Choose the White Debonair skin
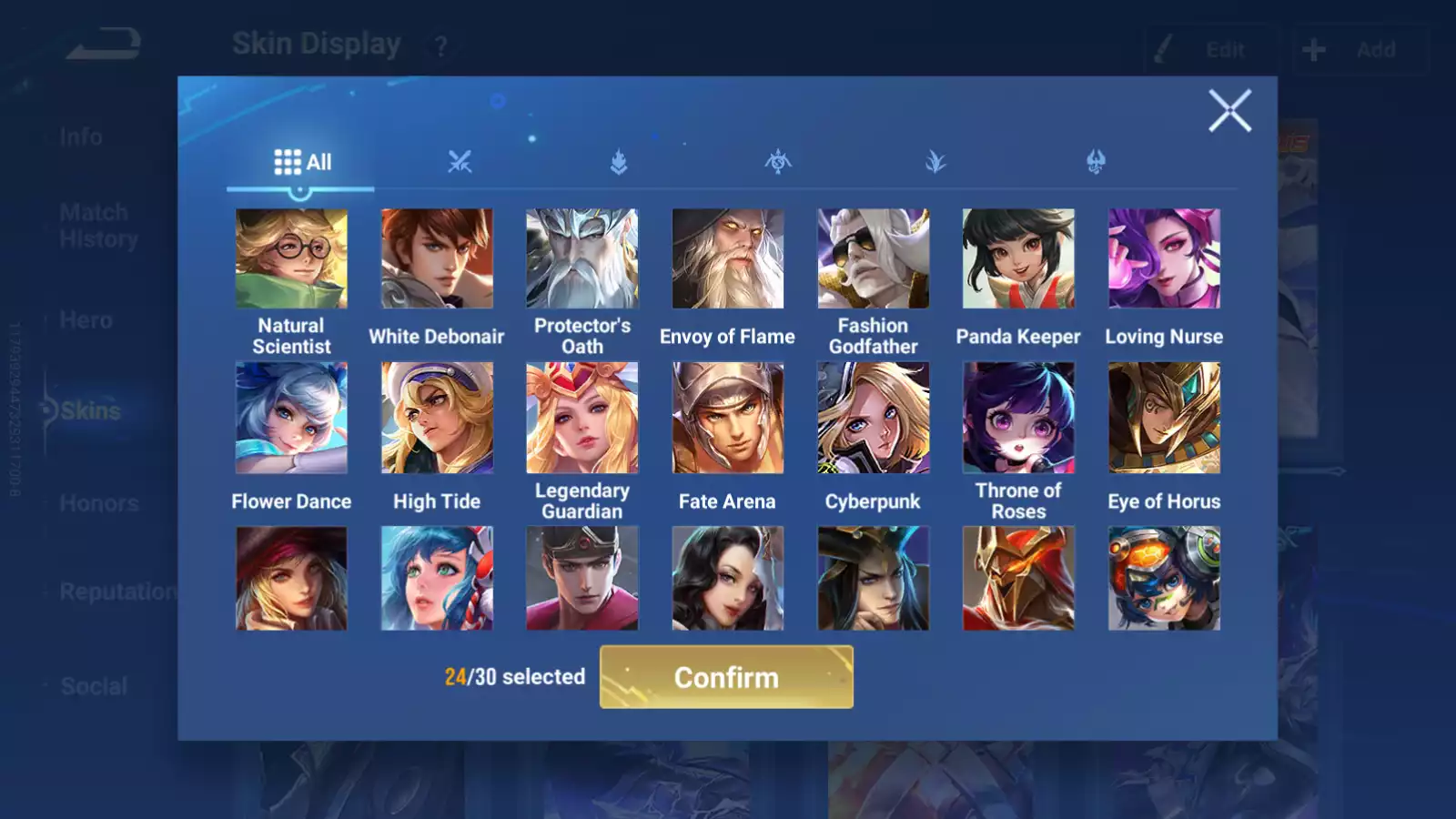This screenshot has height=819, width=1456. 437,259
